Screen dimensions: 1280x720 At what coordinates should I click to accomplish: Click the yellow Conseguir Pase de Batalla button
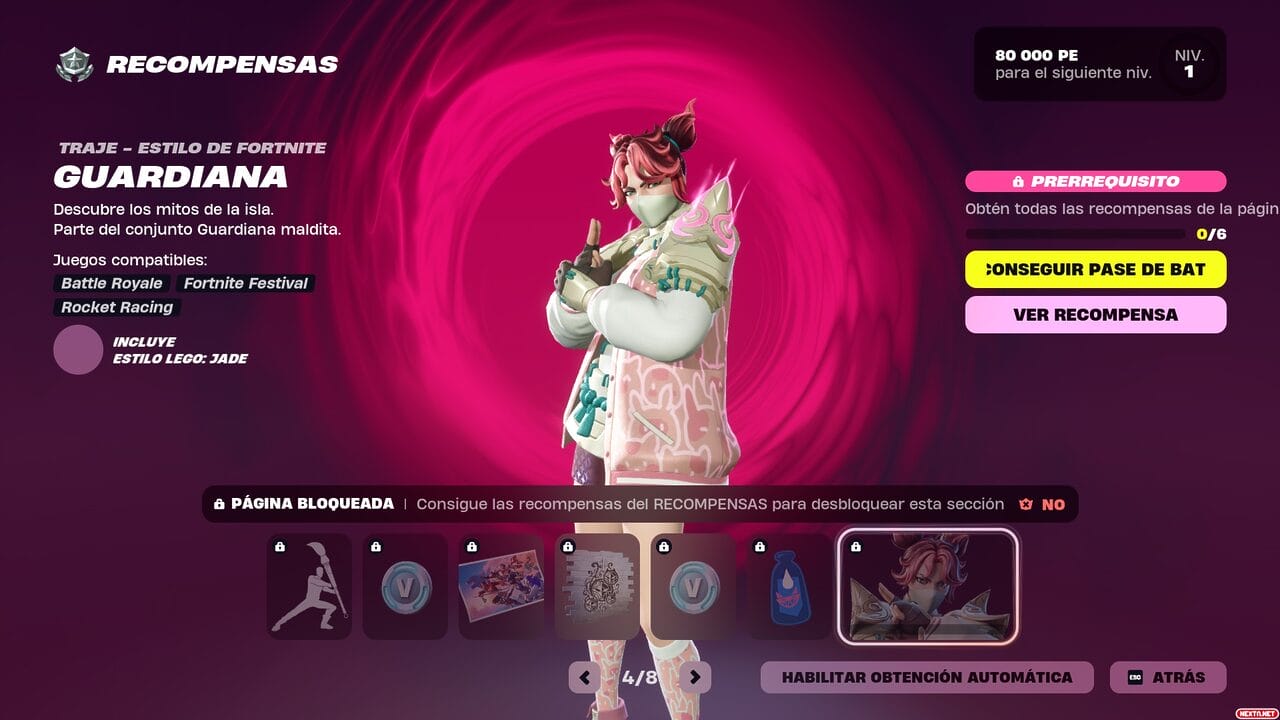click(1095, 269)
